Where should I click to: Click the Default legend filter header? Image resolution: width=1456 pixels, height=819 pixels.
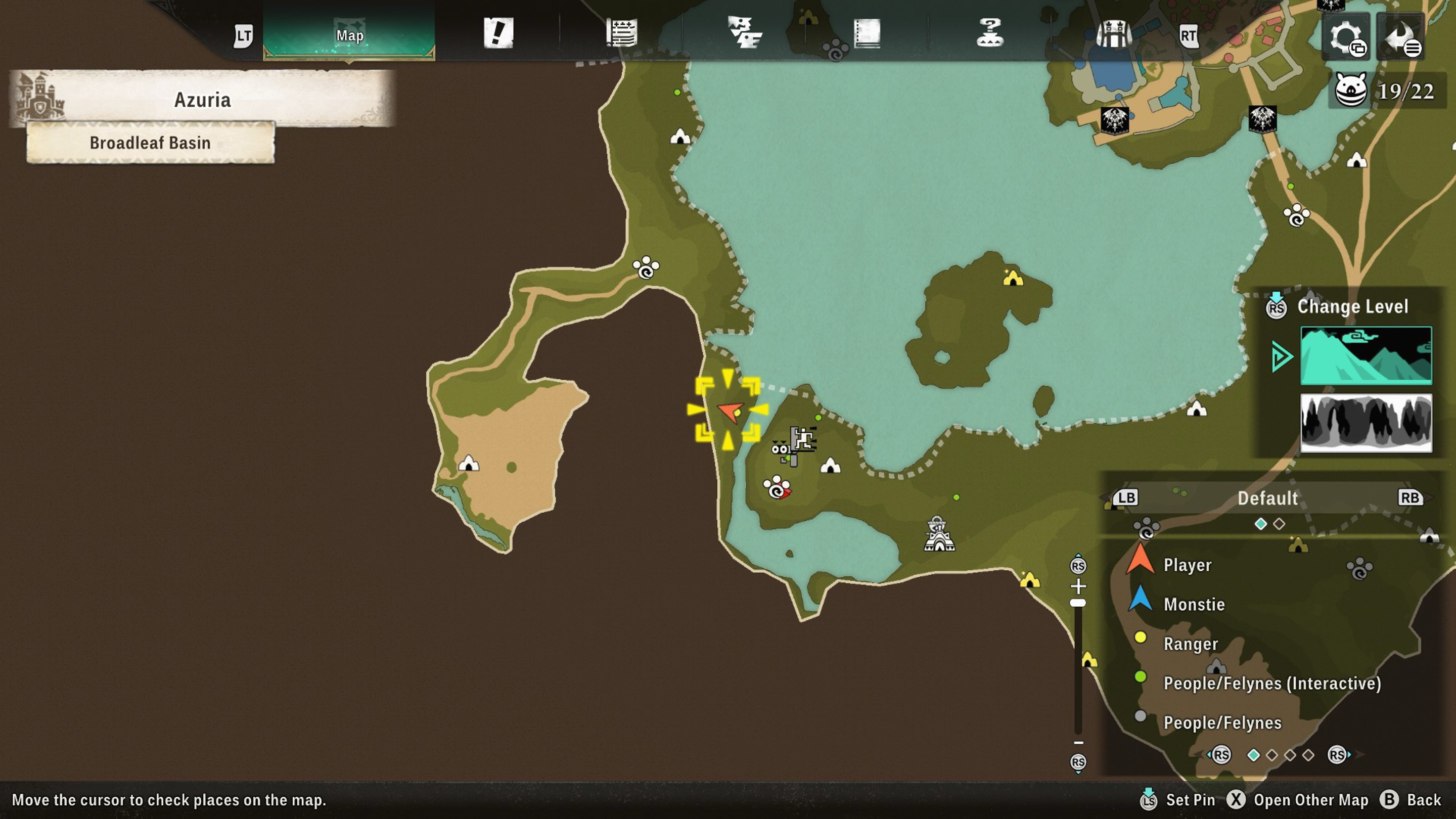(1267, 498)
